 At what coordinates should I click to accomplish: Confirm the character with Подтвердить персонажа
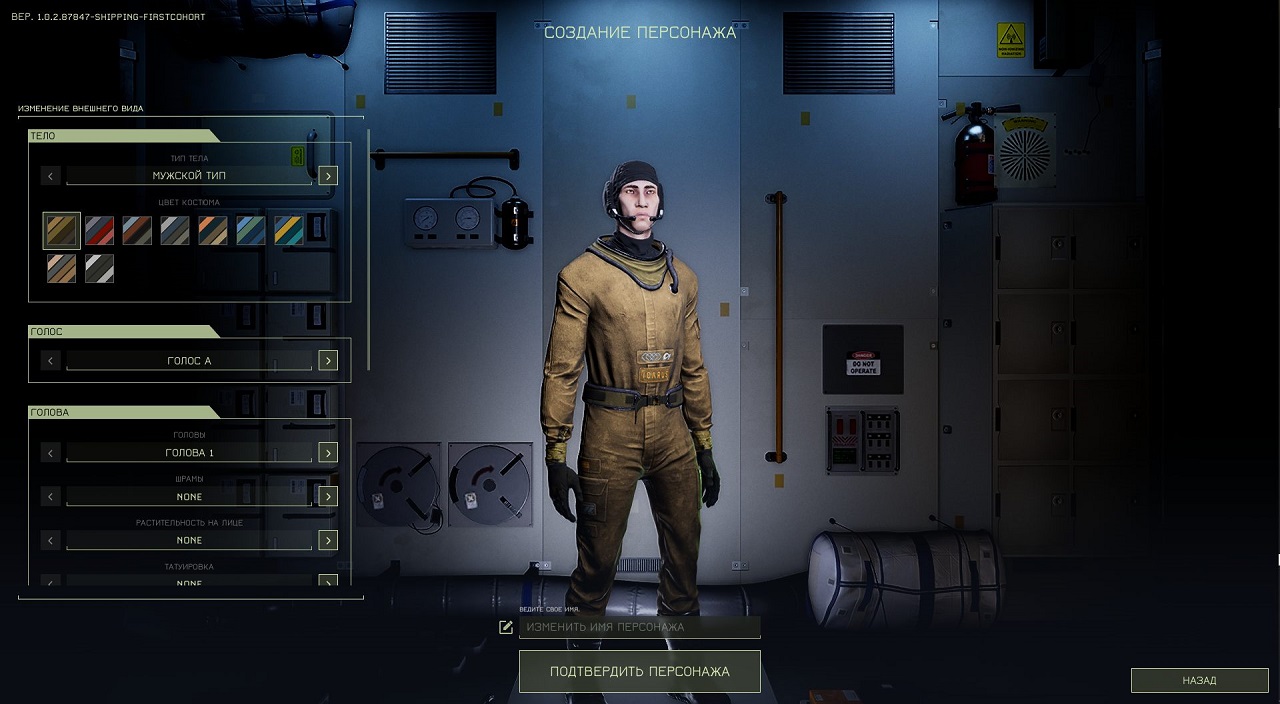coord(639,671)
